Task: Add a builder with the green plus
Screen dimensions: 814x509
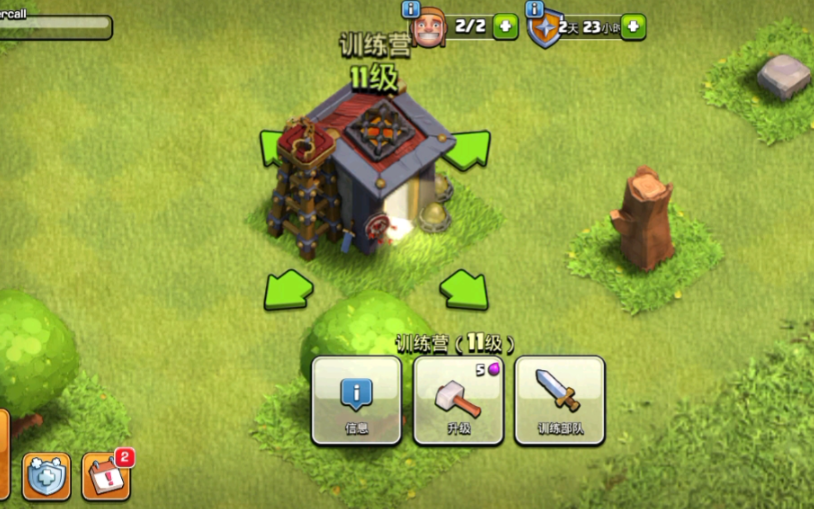Action: [506, 27]
